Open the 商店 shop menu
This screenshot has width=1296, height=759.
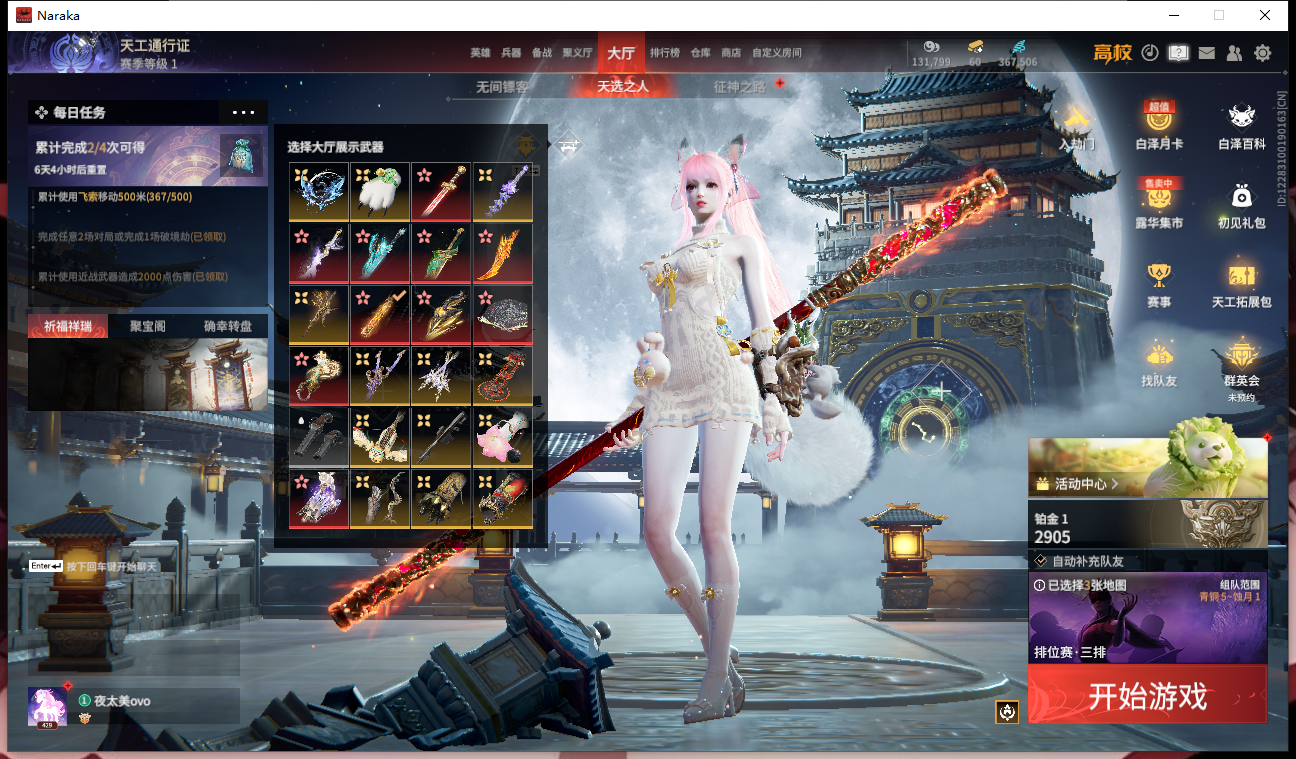tap(731, 53)
